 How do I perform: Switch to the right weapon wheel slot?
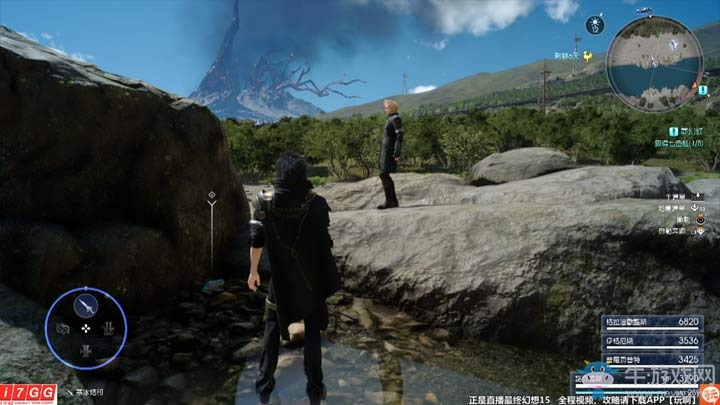click(109, 328)
